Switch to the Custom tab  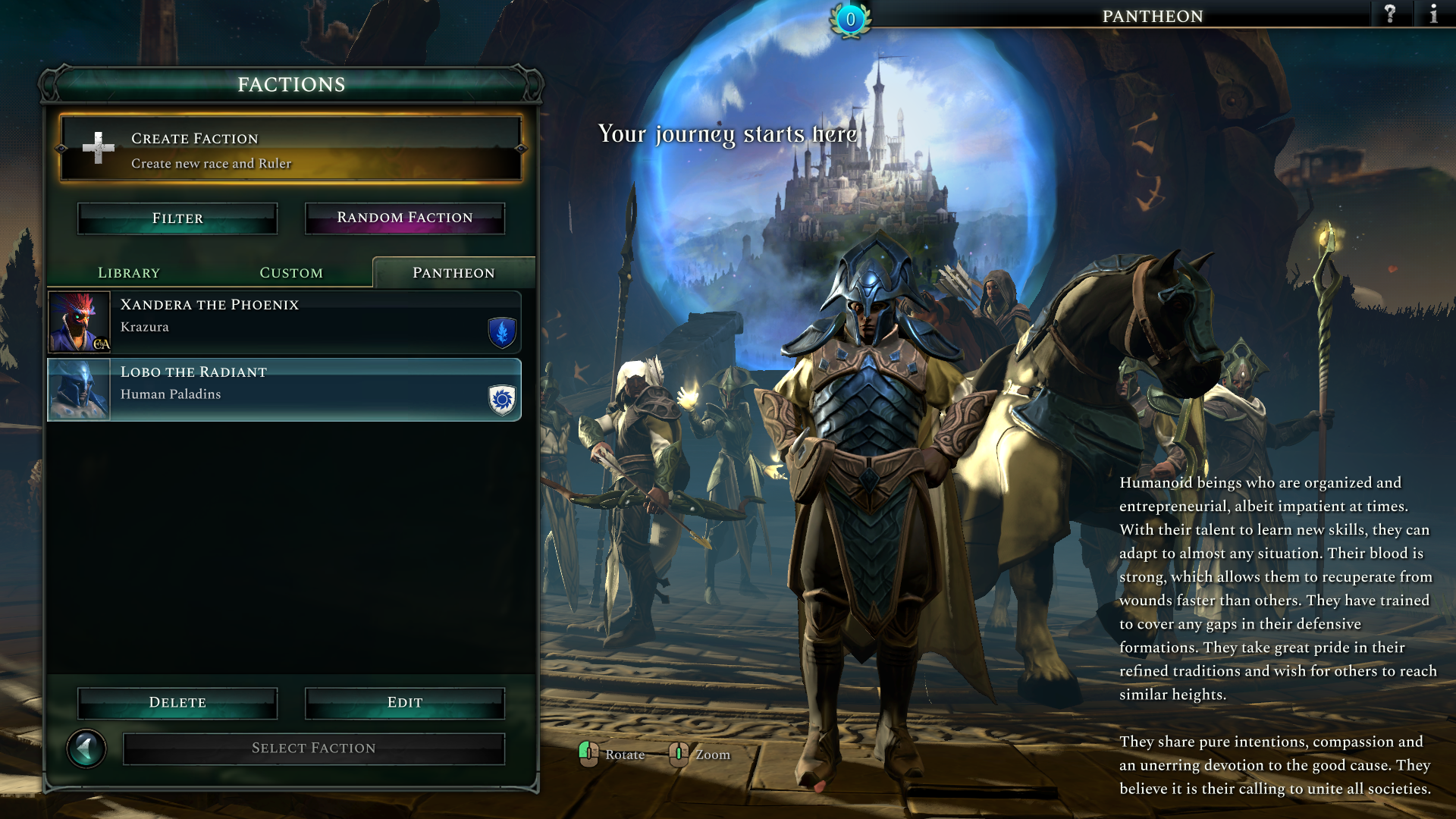click(291, 273)
